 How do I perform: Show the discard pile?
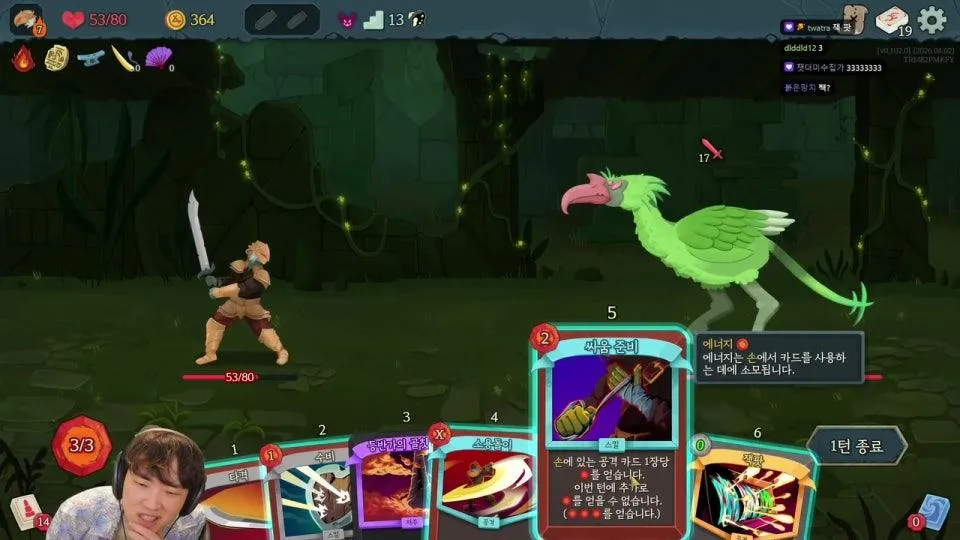(x=933, y=510)
